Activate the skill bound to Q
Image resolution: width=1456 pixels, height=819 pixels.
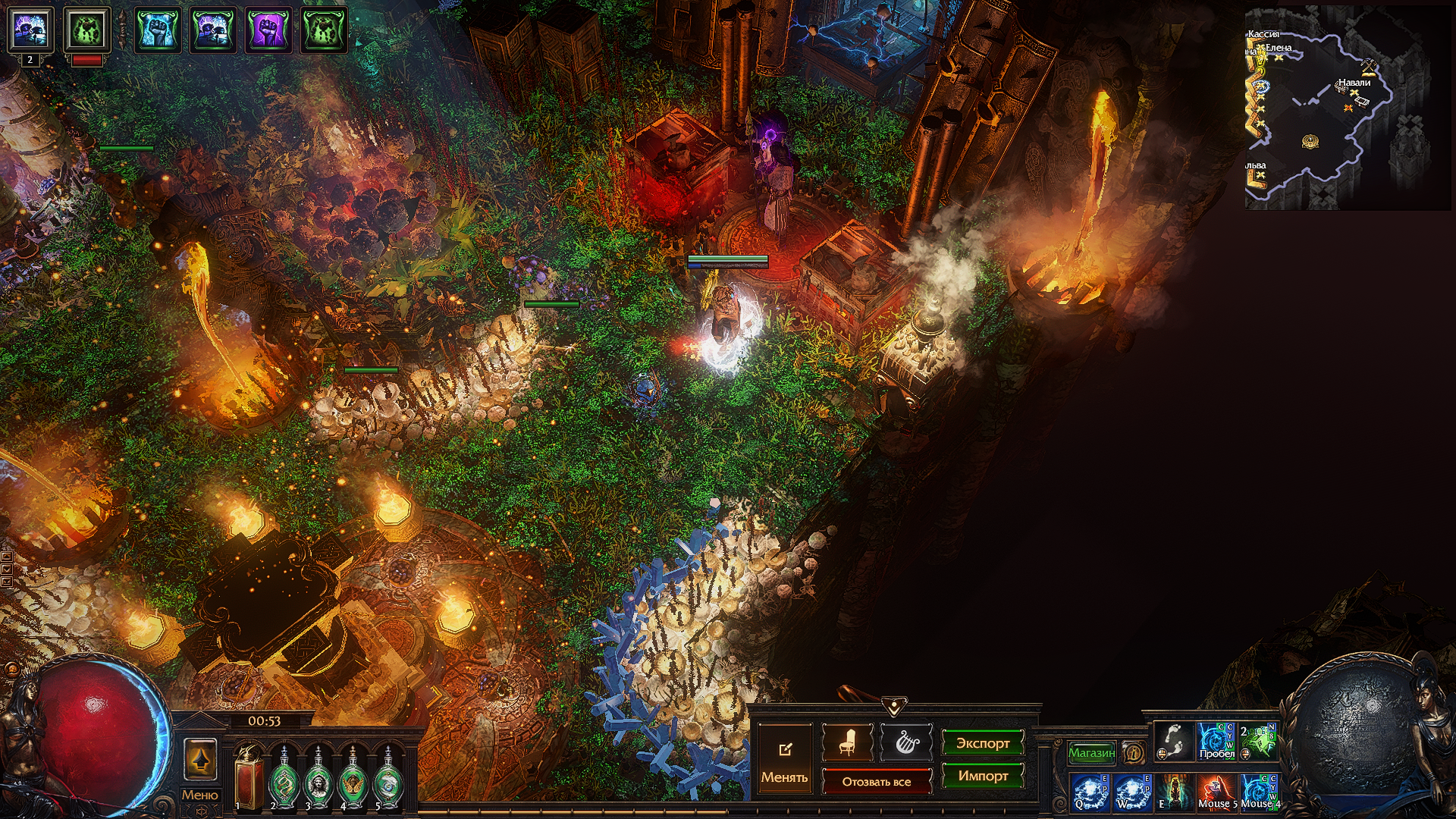pyautogui.click(x=1090, y=792)
